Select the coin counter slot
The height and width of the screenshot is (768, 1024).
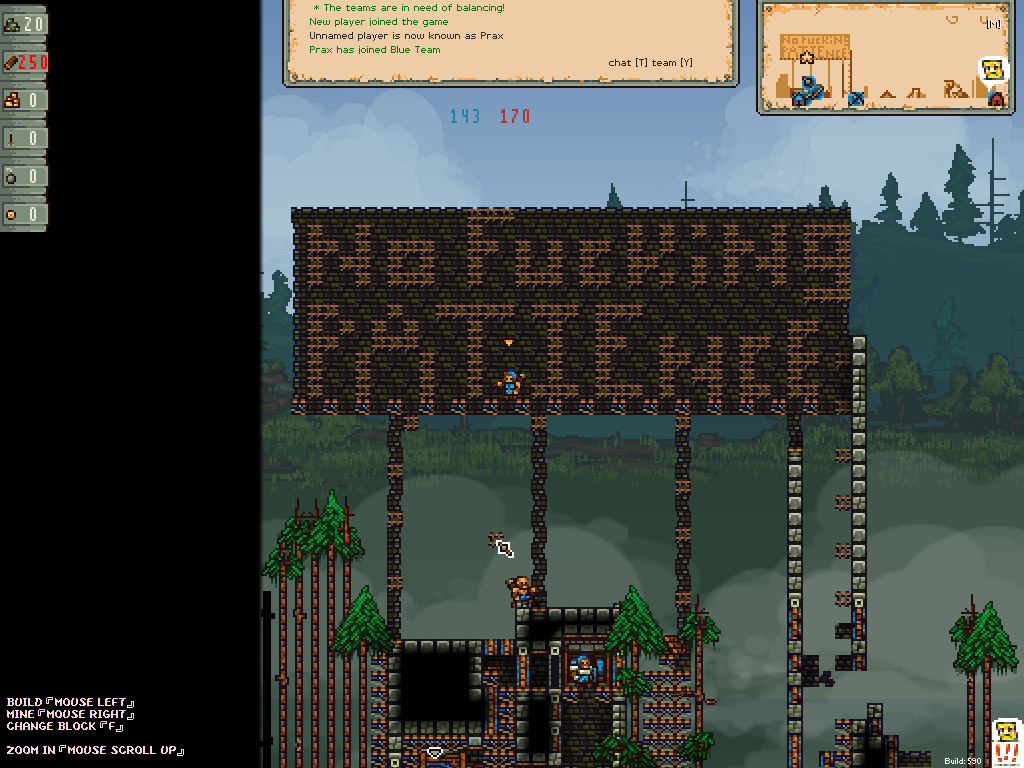click(x=24, y=214)
